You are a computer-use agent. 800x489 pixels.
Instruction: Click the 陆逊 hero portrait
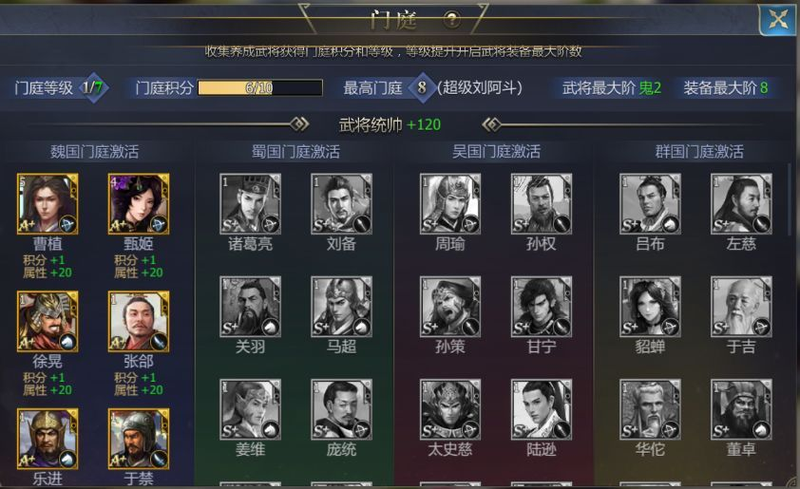coord(541,410)
